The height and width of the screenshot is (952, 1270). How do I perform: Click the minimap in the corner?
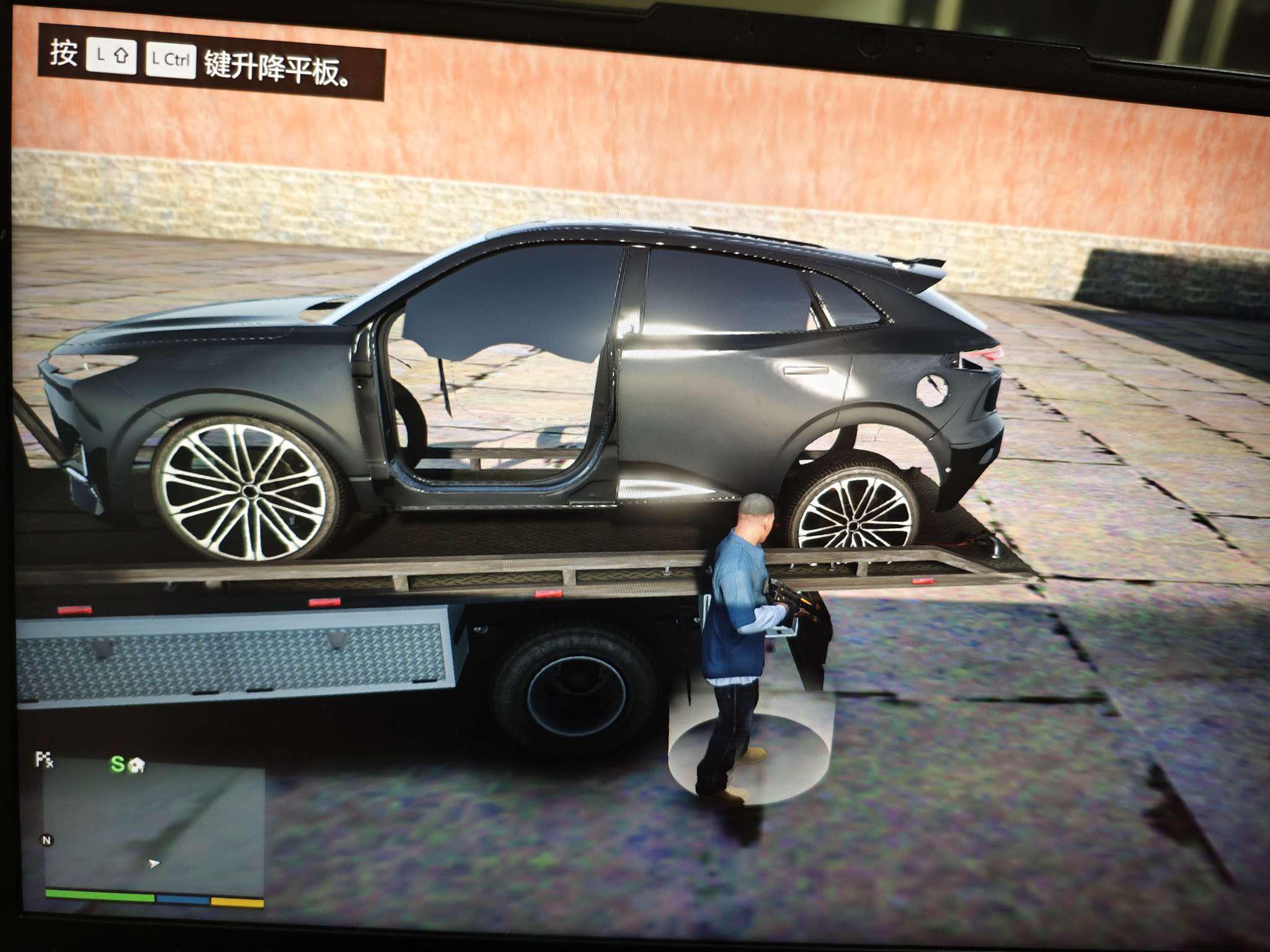click(x=154, y=827)
